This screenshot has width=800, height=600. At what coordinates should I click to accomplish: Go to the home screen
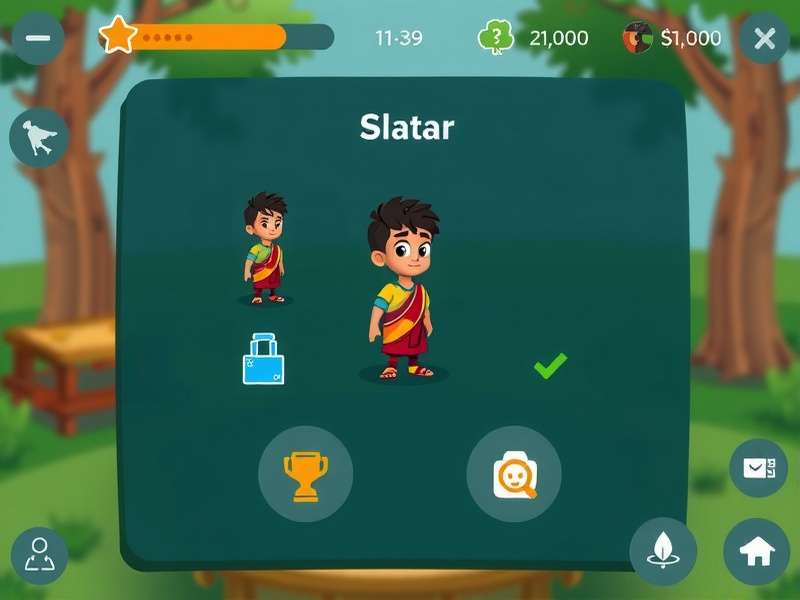pos(756,552)
